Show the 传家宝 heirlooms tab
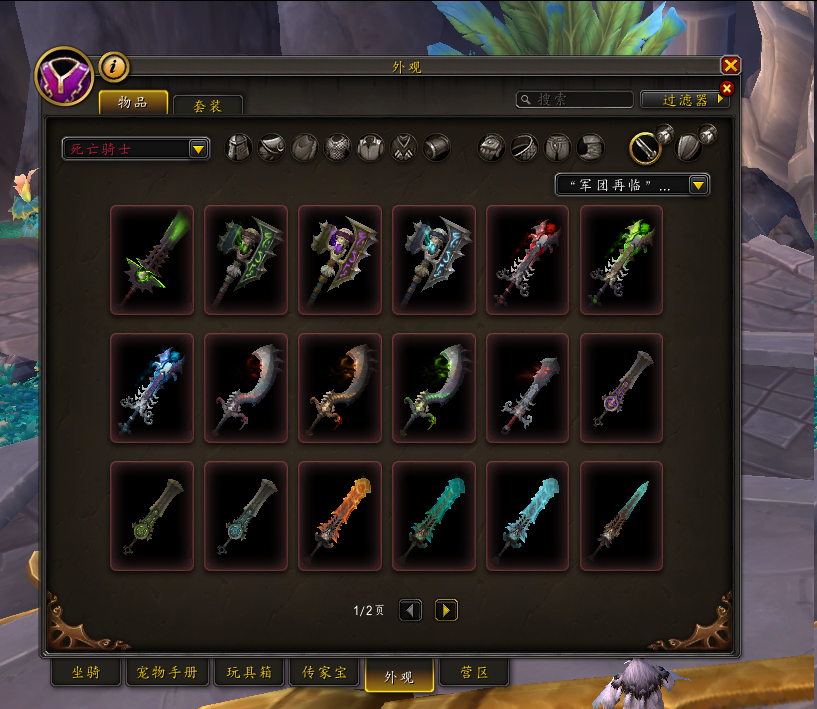817x709 pixels. [x=324, y=673]
